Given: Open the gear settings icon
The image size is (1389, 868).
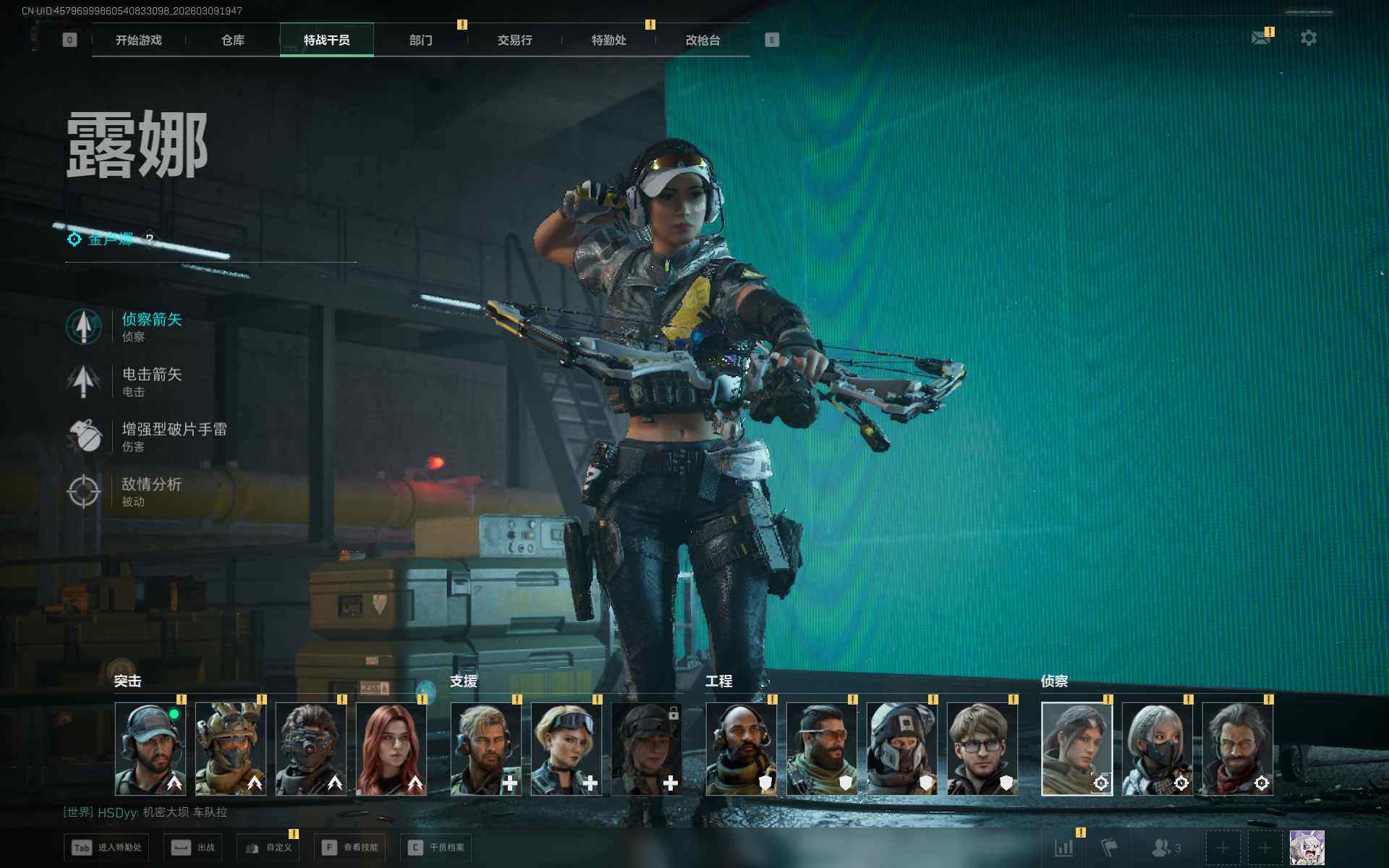Looking at the screenshot, I should [x=1308, y=38].
